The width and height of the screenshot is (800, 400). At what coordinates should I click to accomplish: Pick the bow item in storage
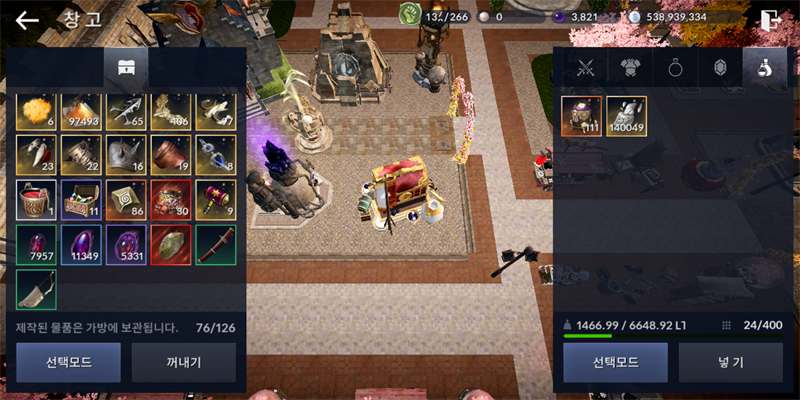[x=36, y=290]
